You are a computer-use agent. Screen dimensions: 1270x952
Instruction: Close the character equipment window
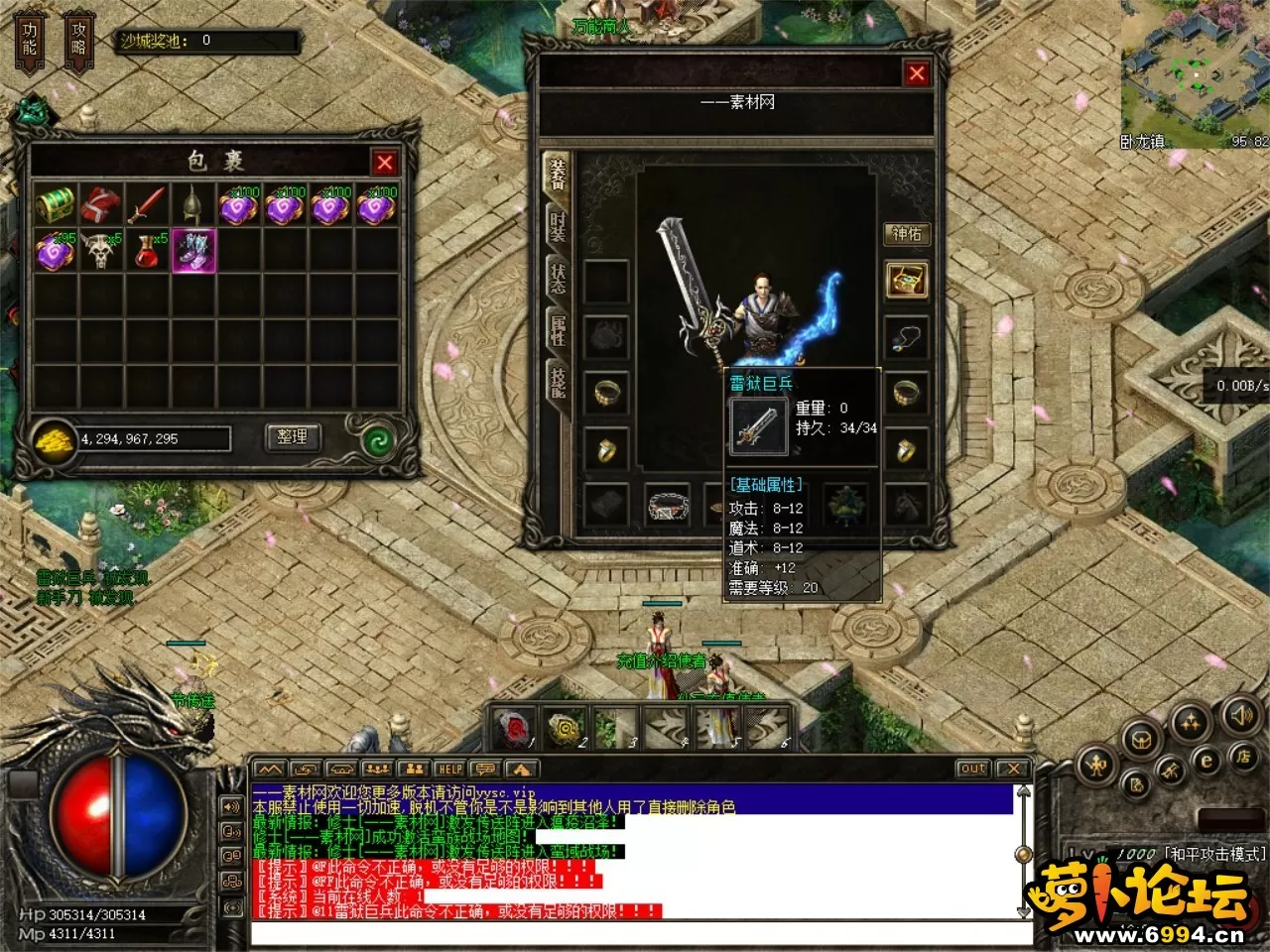coord(917,72)
